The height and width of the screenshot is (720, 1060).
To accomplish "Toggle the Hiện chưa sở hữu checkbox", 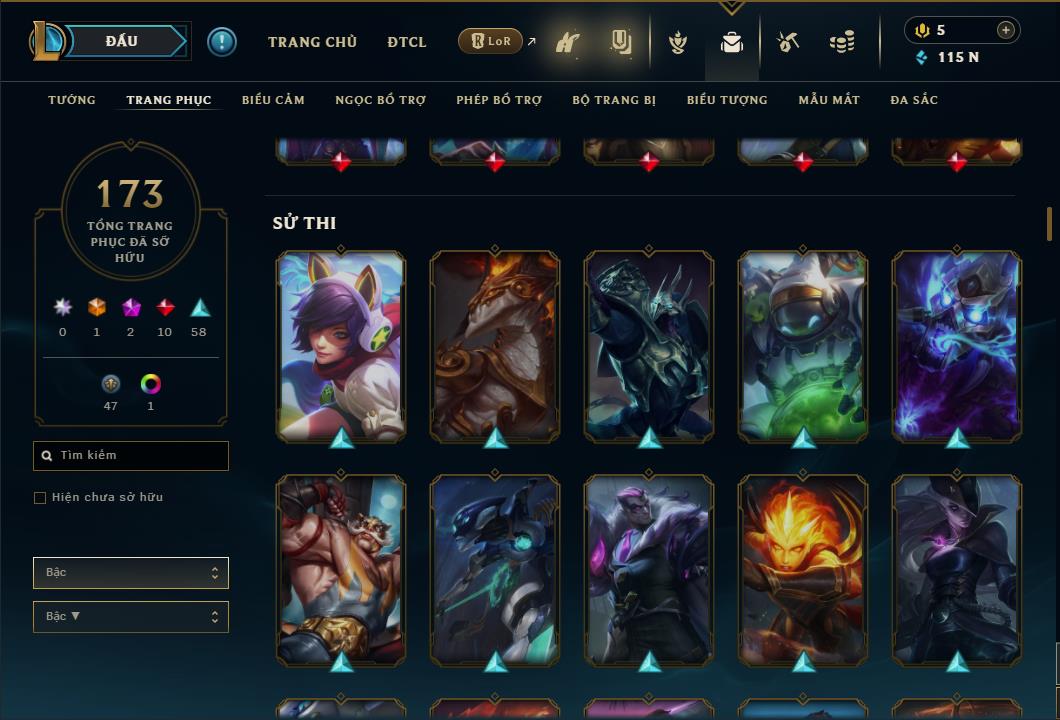I will (x=40, y=498).
